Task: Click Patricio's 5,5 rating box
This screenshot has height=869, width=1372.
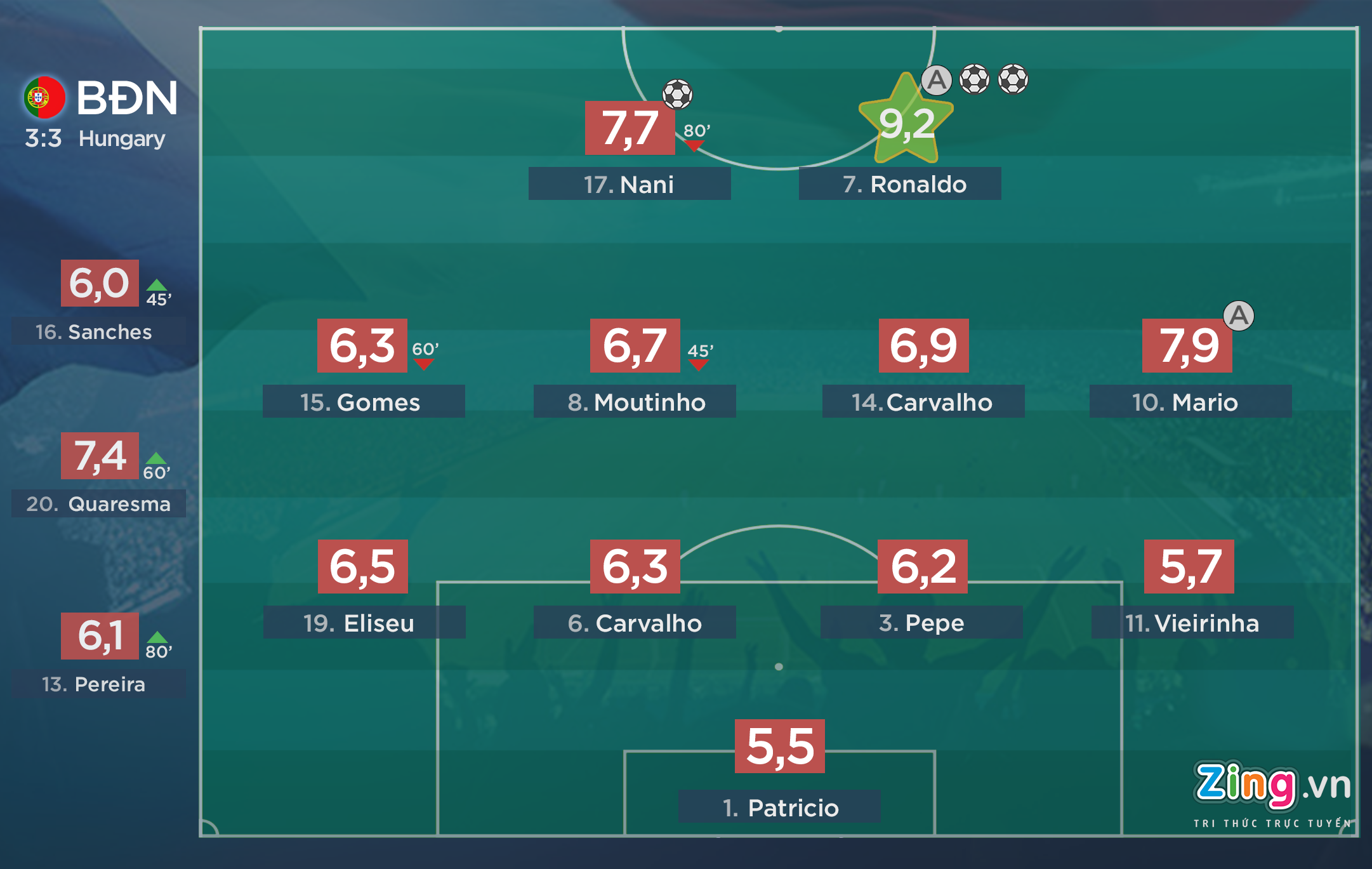Action: [x=779, y=746]
